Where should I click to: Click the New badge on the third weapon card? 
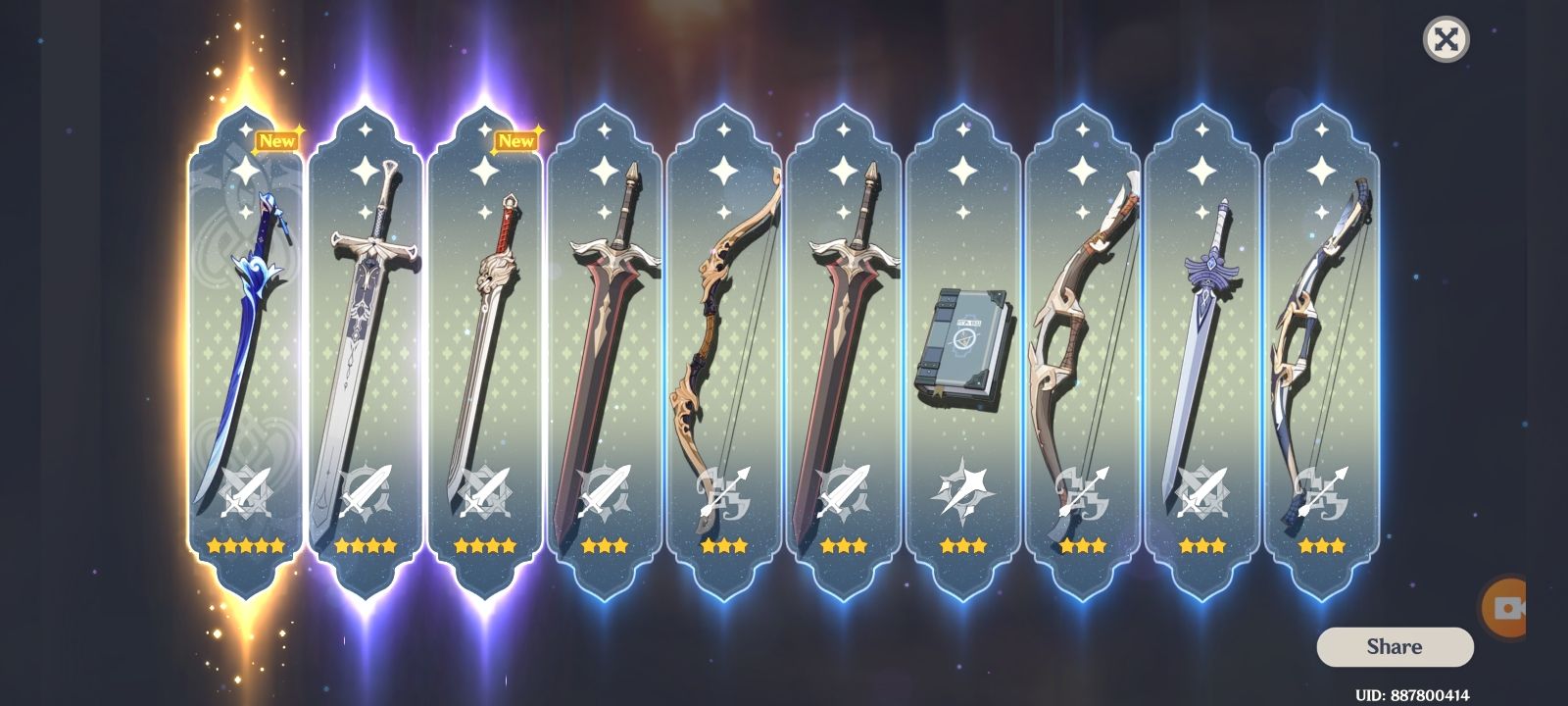tap(516, 140)
